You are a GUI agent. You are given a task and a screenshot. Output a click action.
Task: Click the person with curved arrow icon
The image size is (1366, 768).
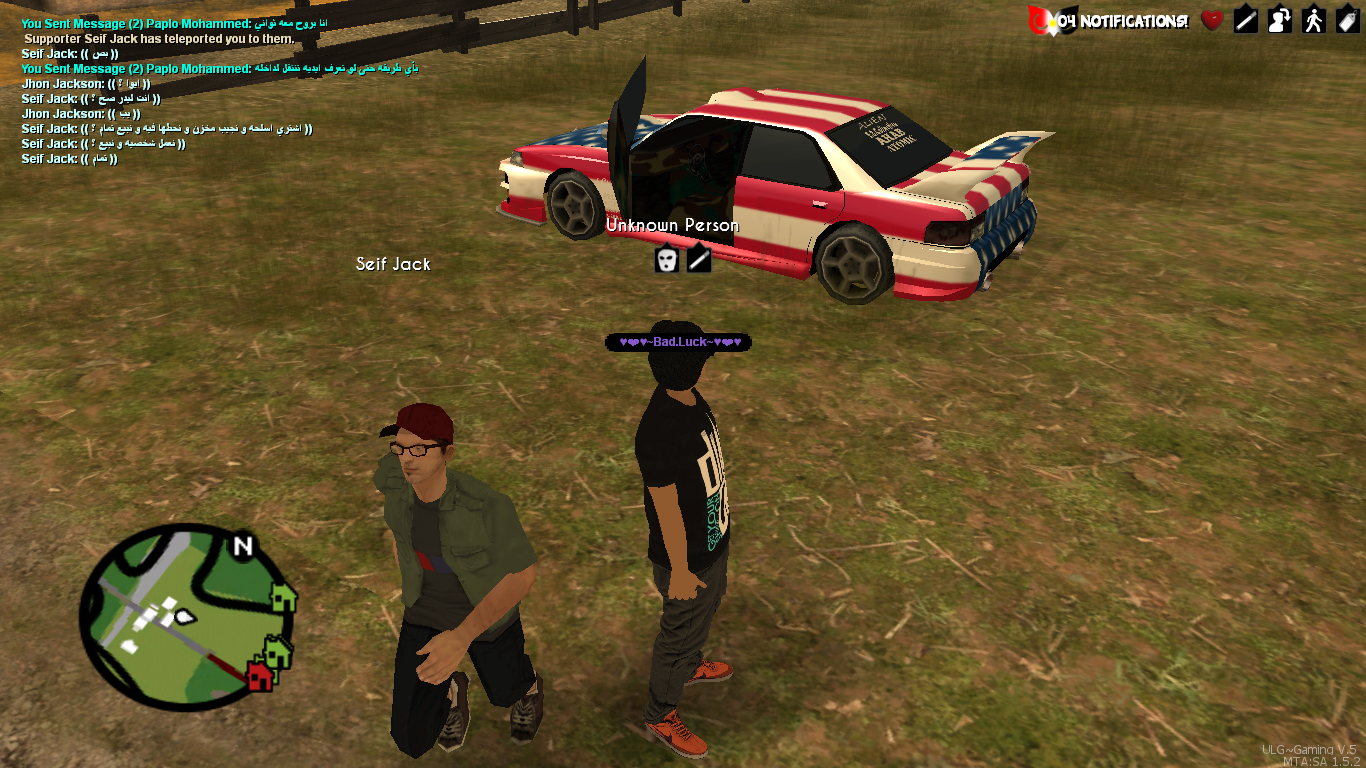point(1280,20)
